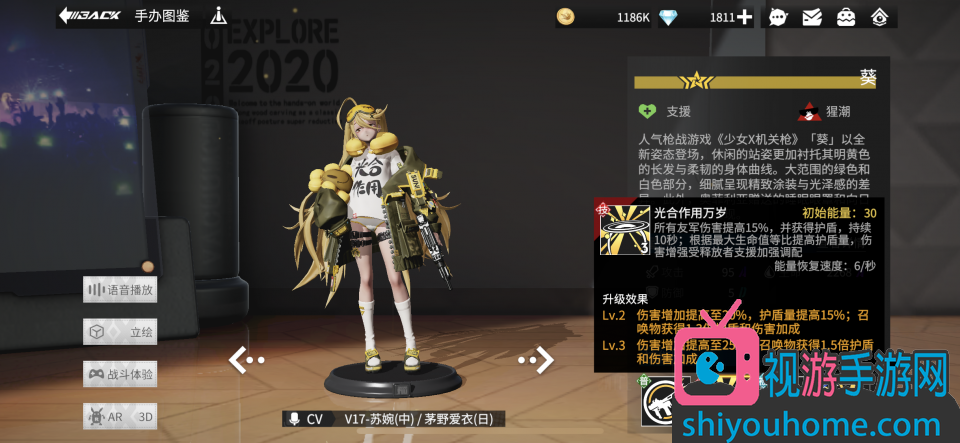Show the next figure with right arrow
Viewport: 960px width, 443px height.
click(x=535, y=360)
